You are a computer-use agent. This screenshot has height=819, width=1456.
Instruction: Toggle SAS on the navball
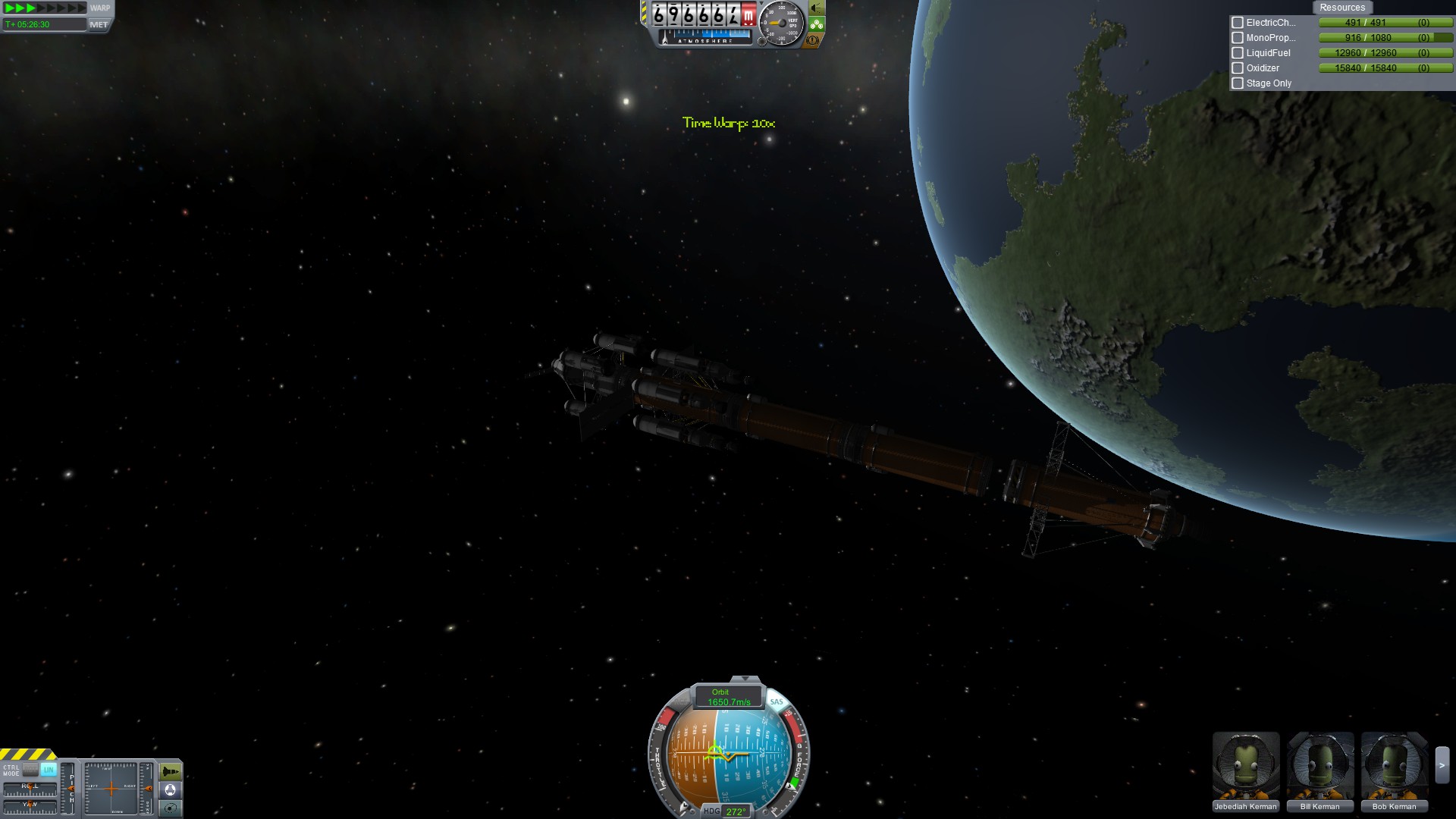click(x=777, y=701)
